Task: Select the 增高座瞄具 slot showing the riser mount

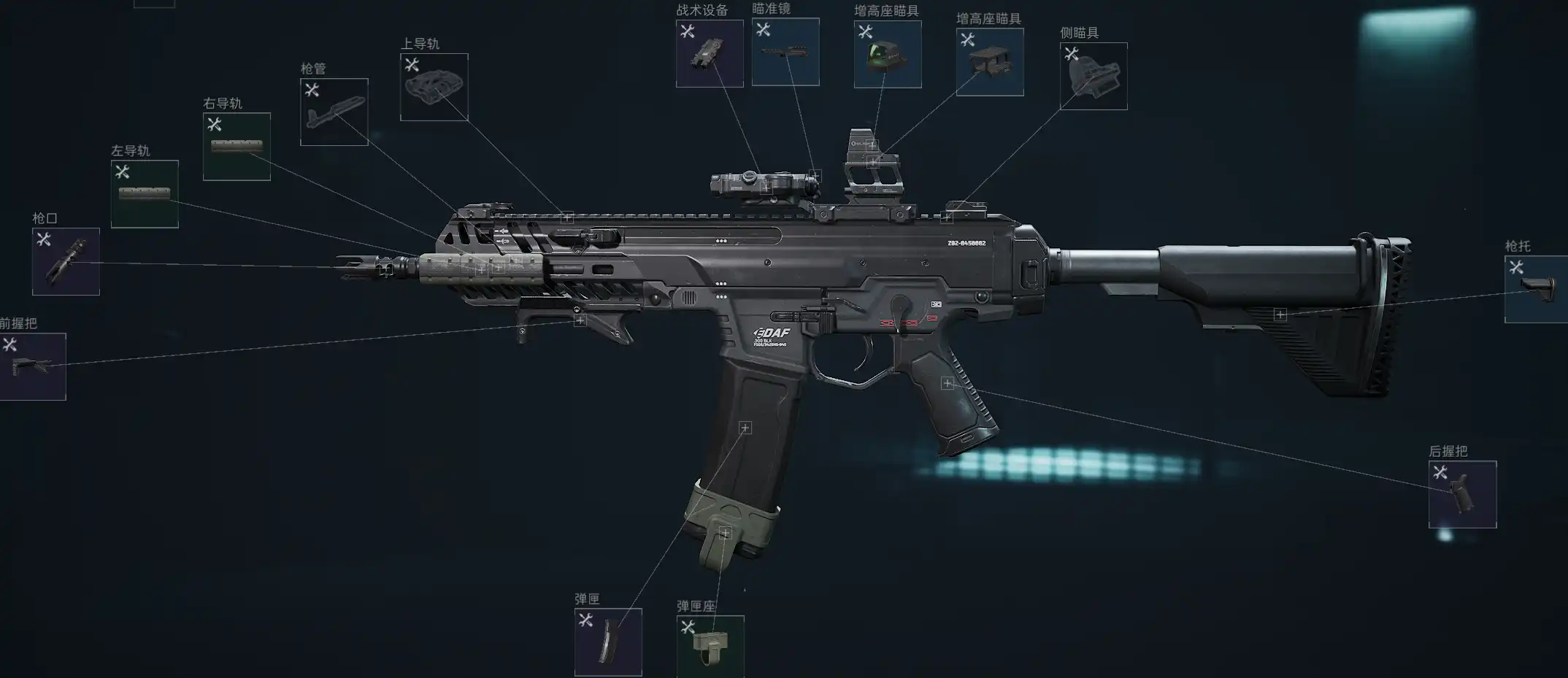Action: (x=990, y=62)
